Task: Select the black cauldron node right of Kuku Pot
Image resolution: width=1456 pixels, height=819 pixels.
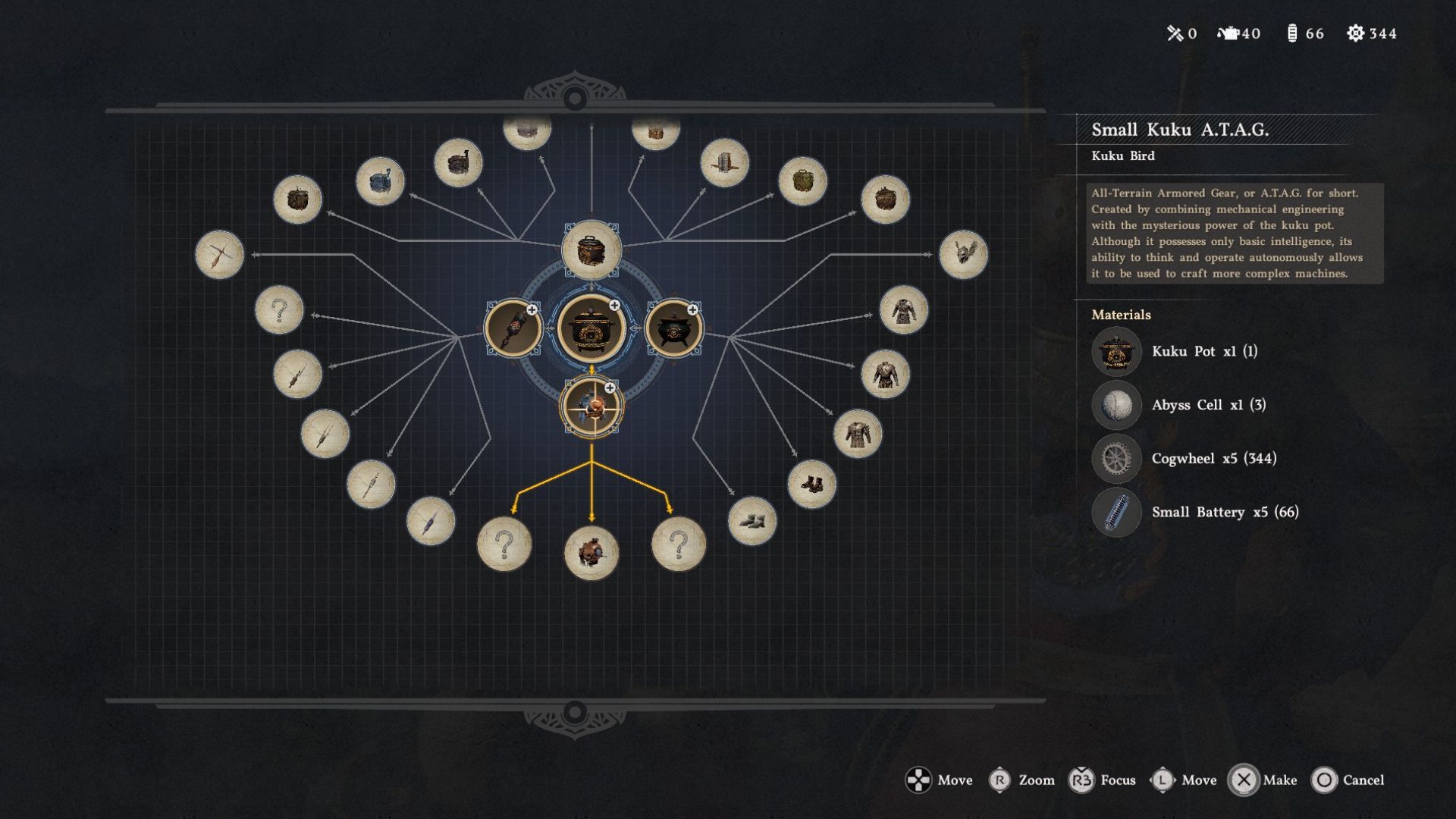Action: (x=673, y=328)
